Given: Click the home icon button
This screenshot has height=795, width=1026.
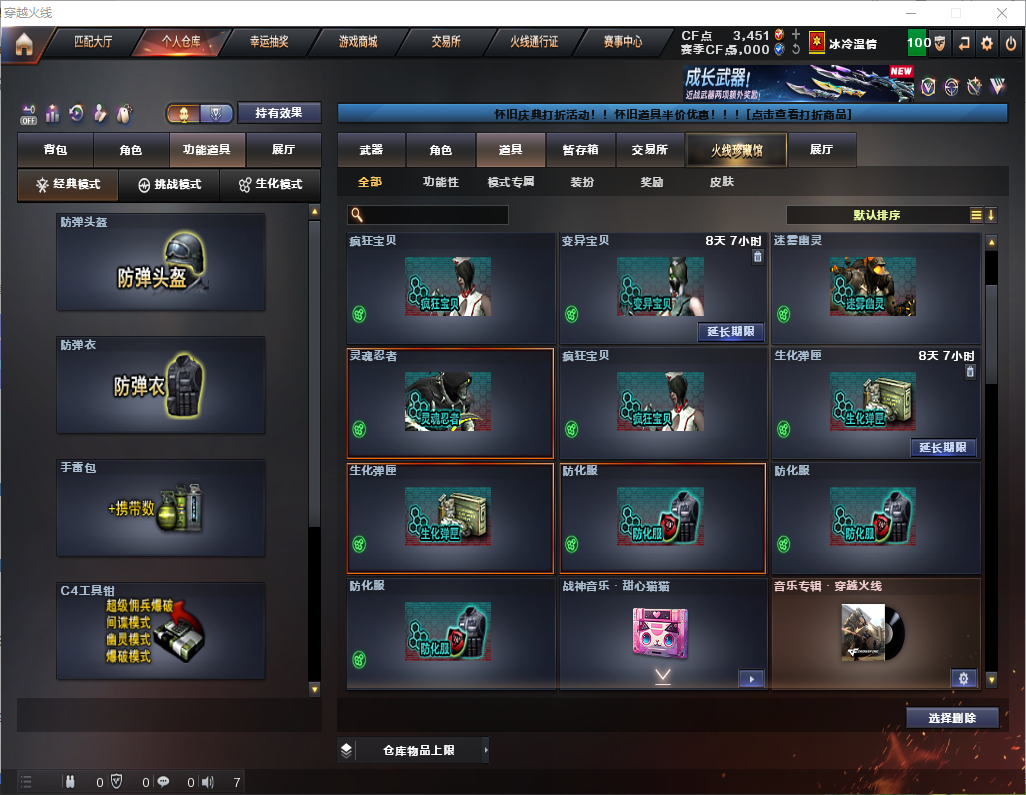Looking at the screenshot, I should 23,44.
